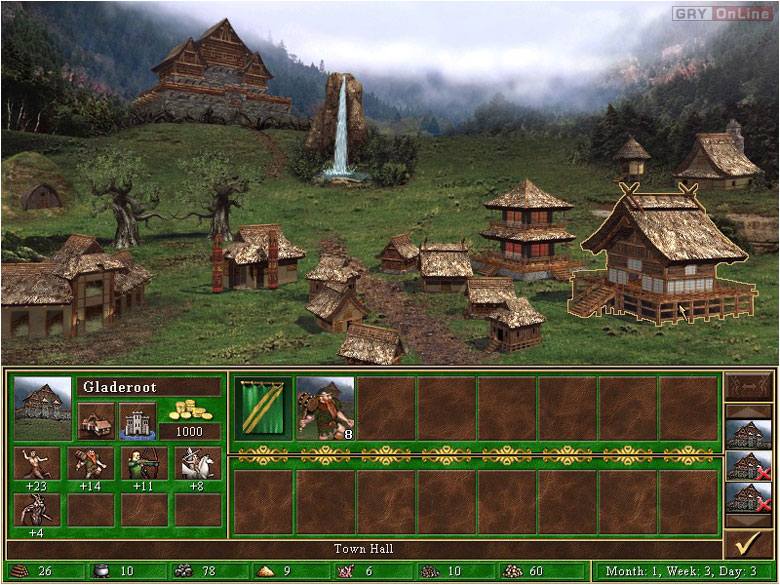
Task: Select the town thumbnail without a red X
Action: tap(746, 433)
